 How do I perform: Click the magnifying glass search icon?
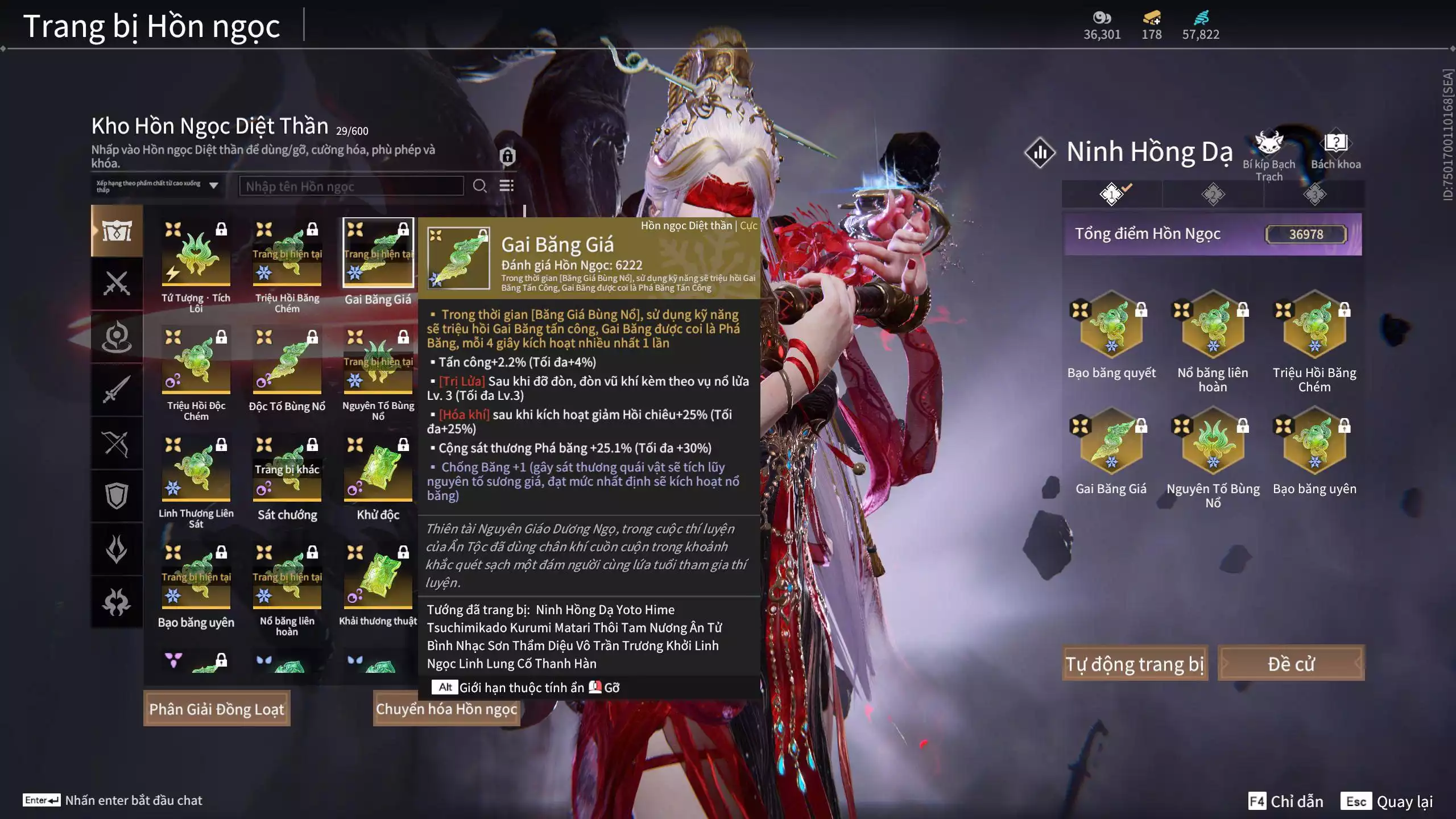(479, 186)
